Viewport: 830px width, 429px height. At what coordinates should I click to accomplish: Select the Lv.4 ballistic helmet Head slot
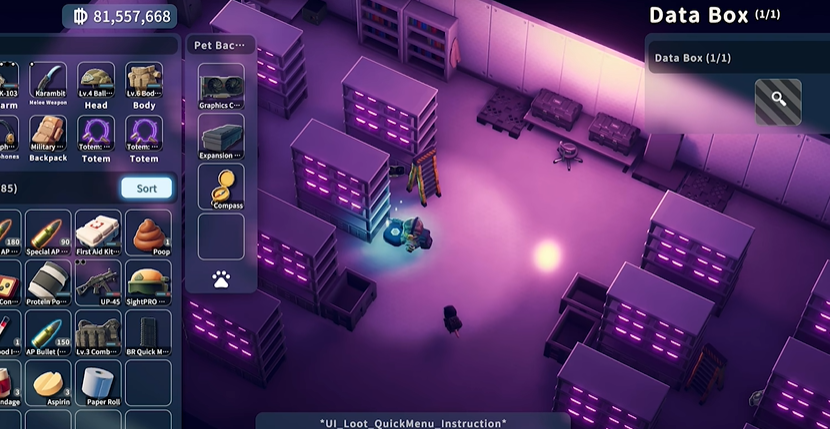(x=96, y=84)
